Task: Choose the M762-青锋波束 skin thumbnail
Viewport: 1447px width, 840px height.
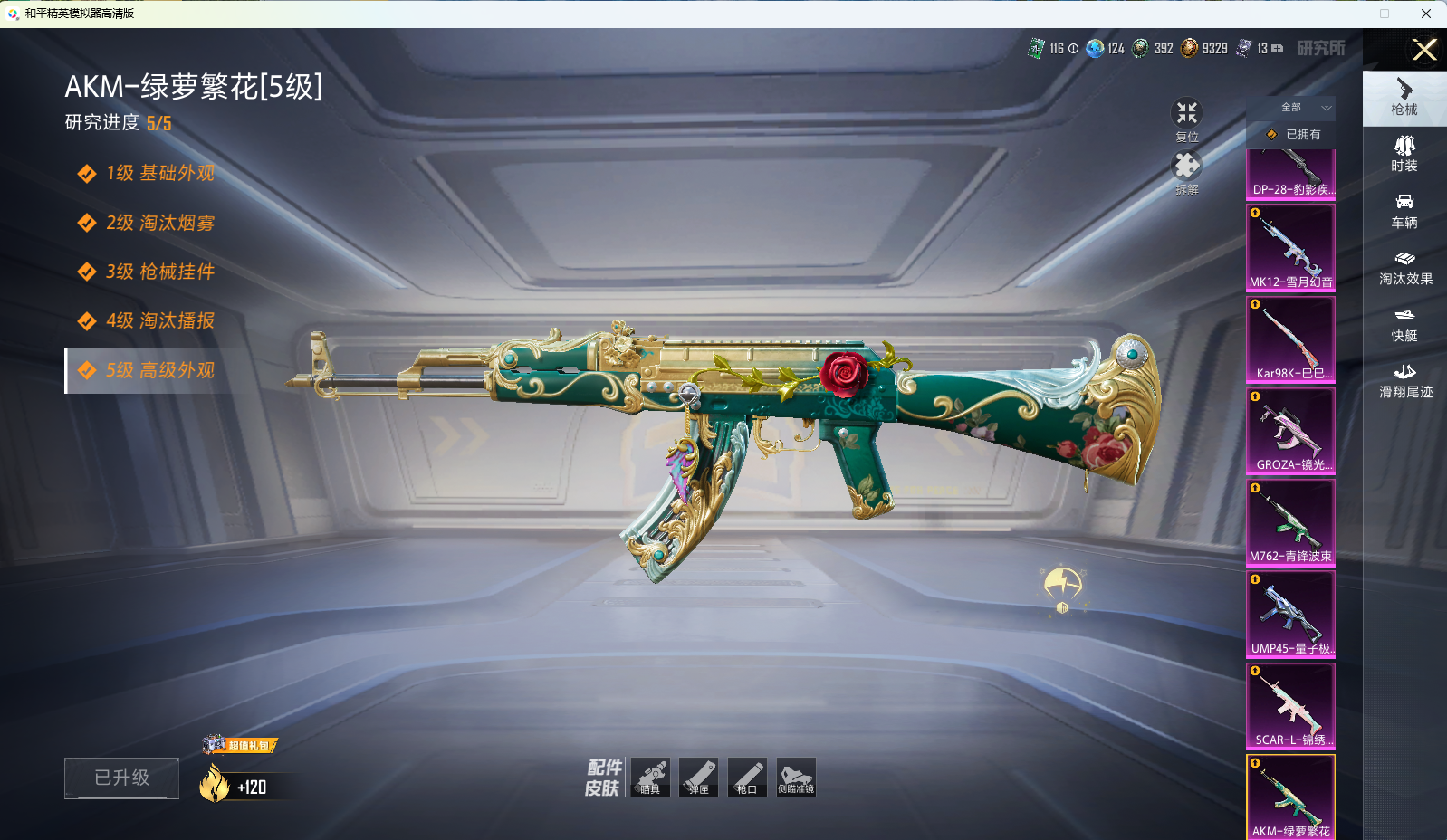Action: (x=1290, y=522)
